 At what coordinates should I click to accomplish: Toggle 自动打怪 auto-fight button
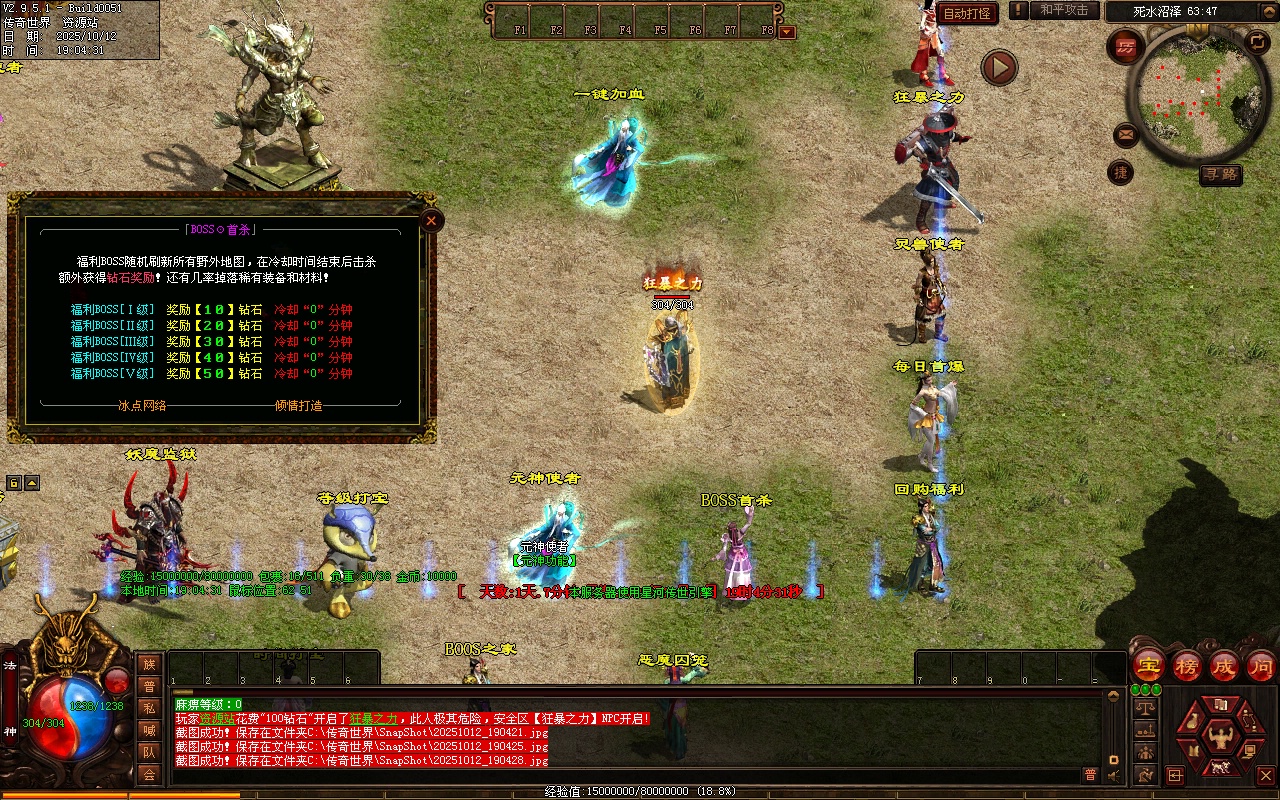[967, 13]
